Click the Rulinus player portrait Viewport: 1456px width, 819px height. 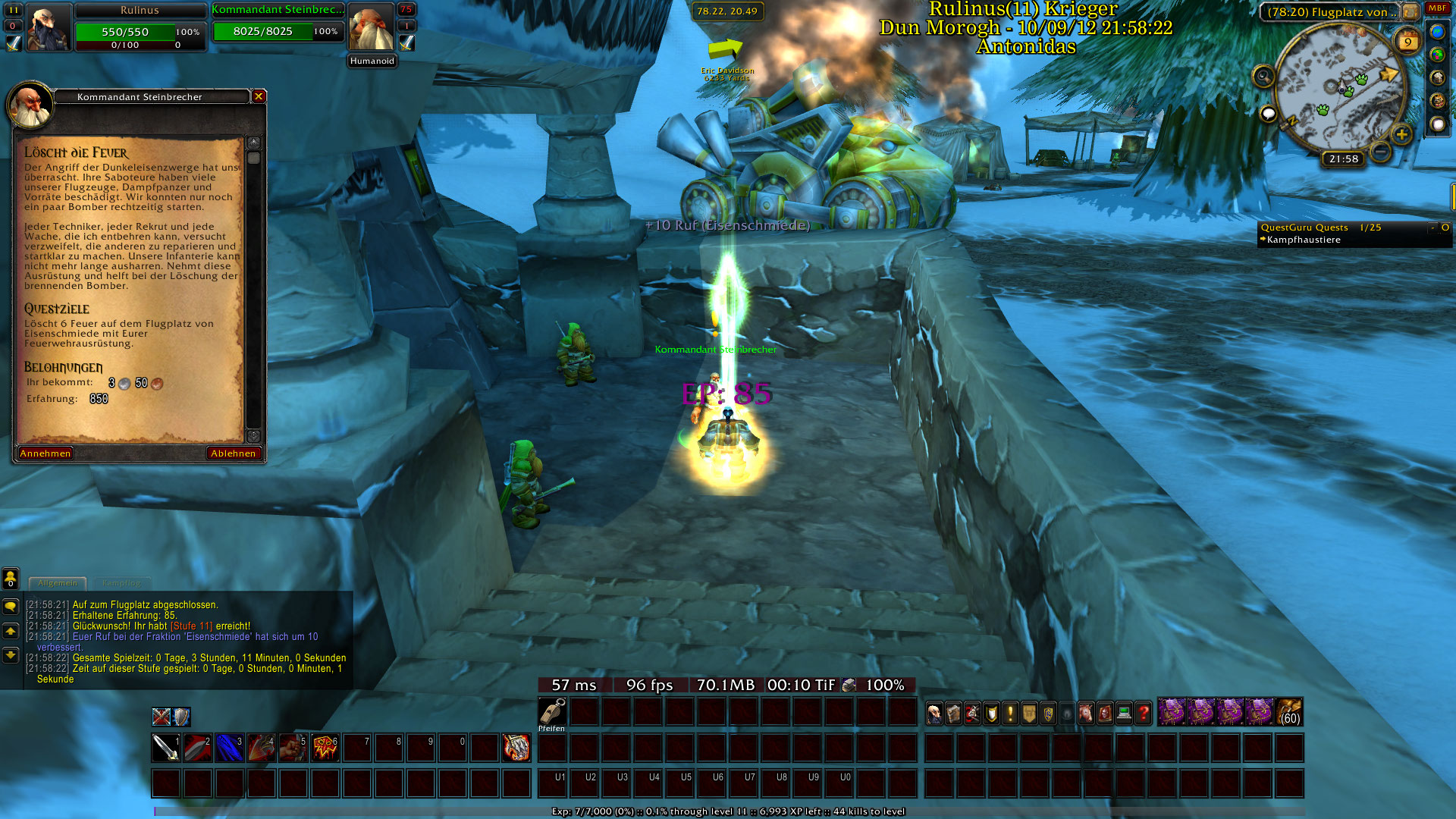pyautogui.click(x=49, y=27)
